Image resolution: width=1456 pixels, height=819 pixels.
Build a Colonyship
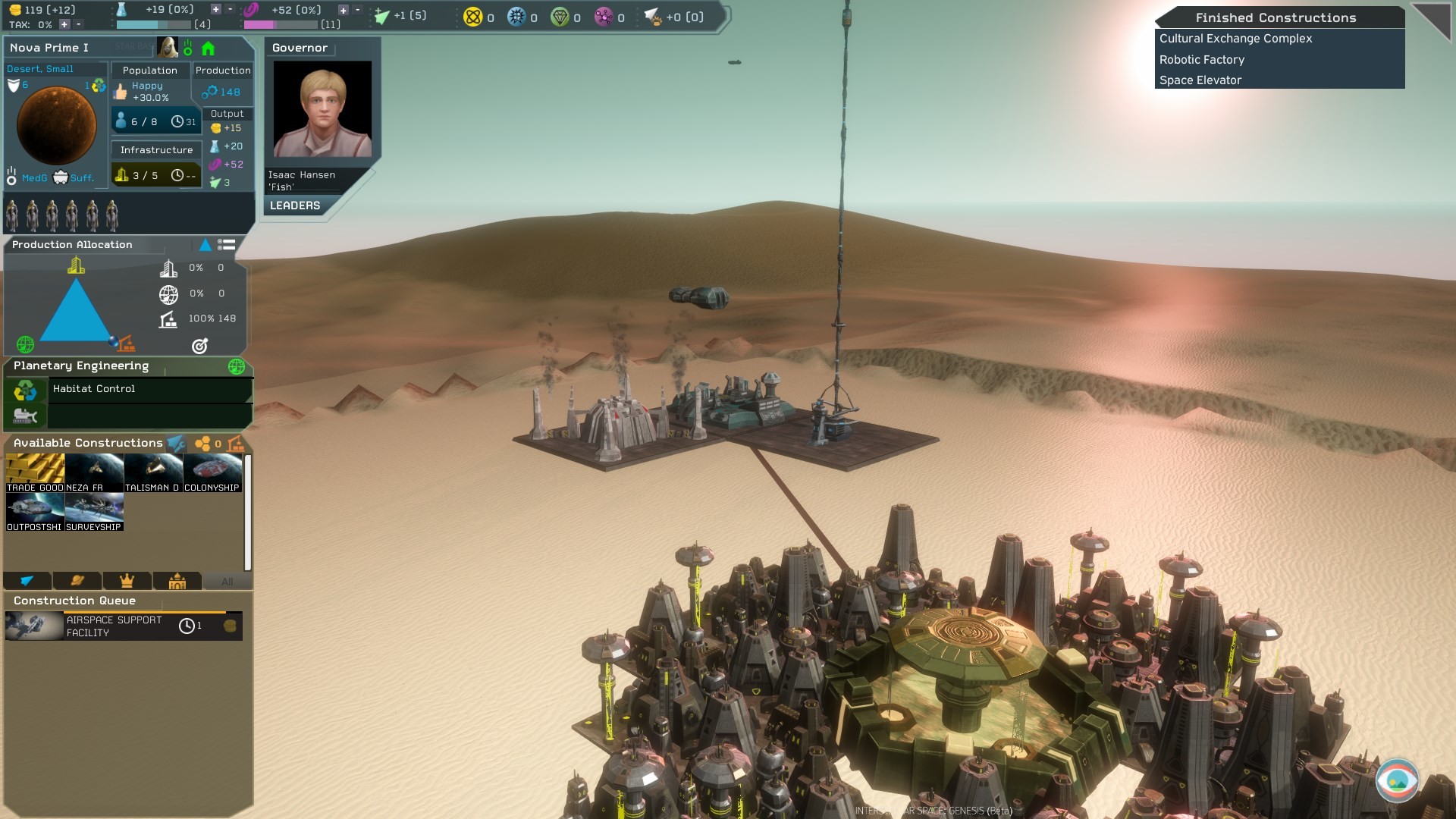(212, 473)
